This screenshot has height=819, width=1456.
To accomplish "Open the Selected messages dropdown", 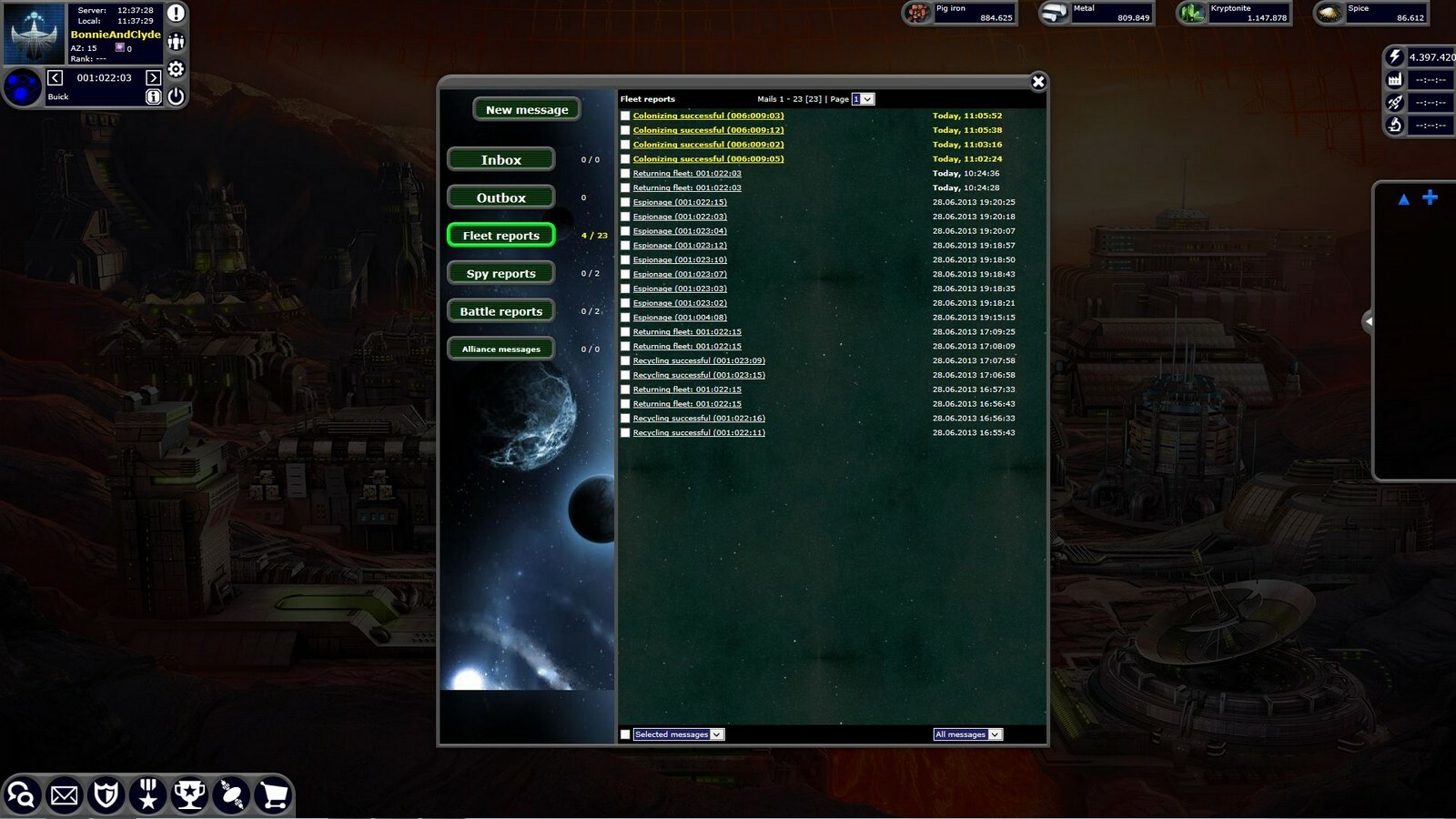I will (677, 734).
